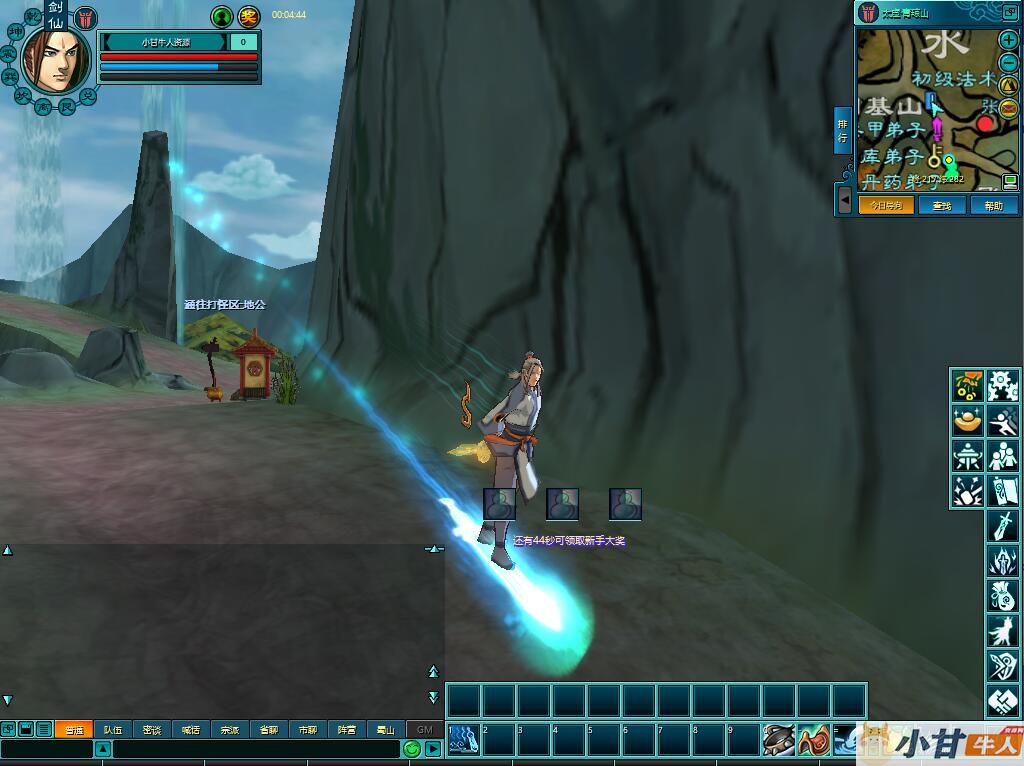The image size is (1024, 766).
Task: Click the chat text input field
Action: 255,749
